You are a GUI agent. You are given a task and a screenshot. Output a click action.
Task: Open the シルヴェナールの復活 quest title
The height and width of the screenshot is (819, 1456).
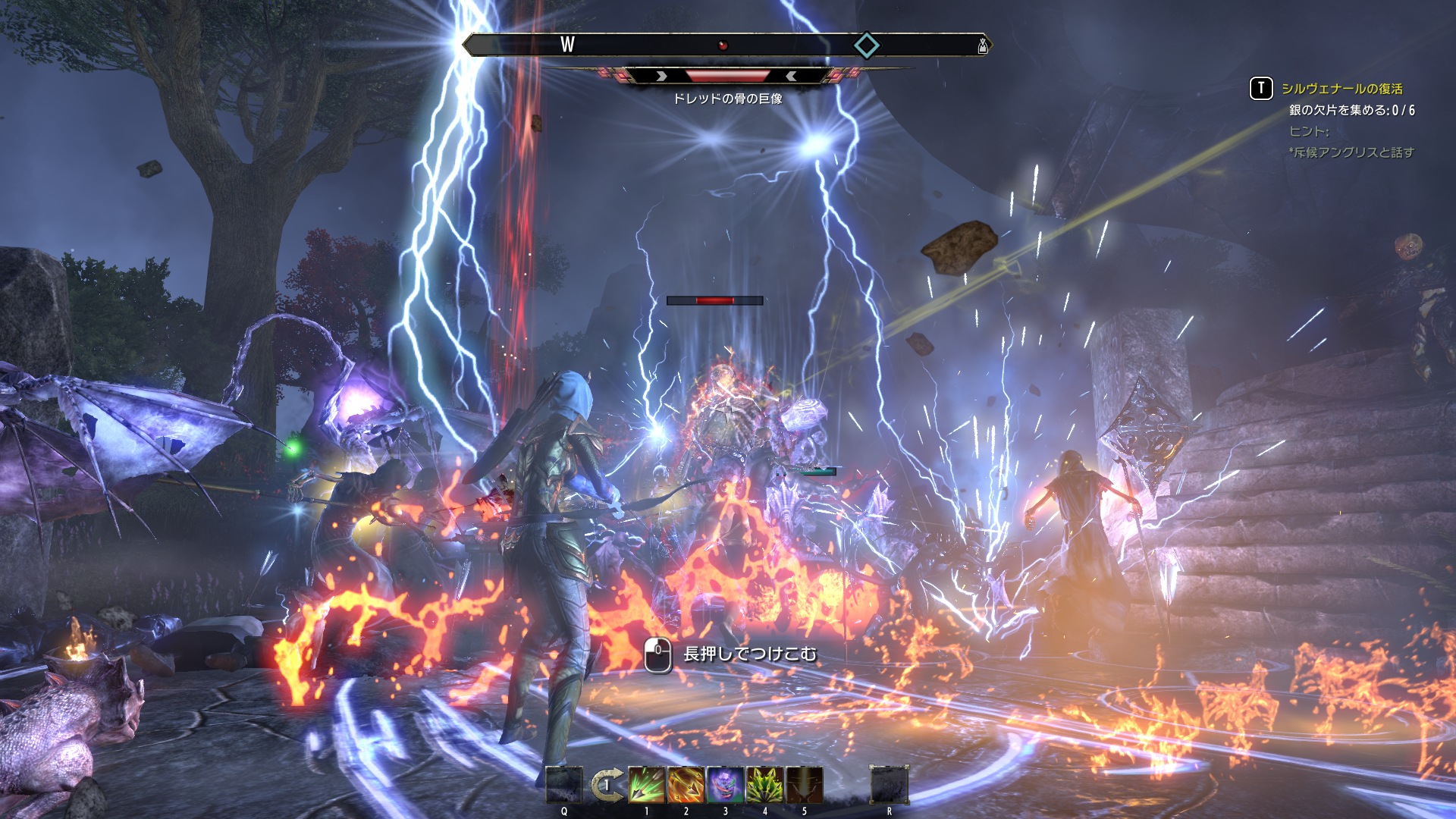[1341, 89]
